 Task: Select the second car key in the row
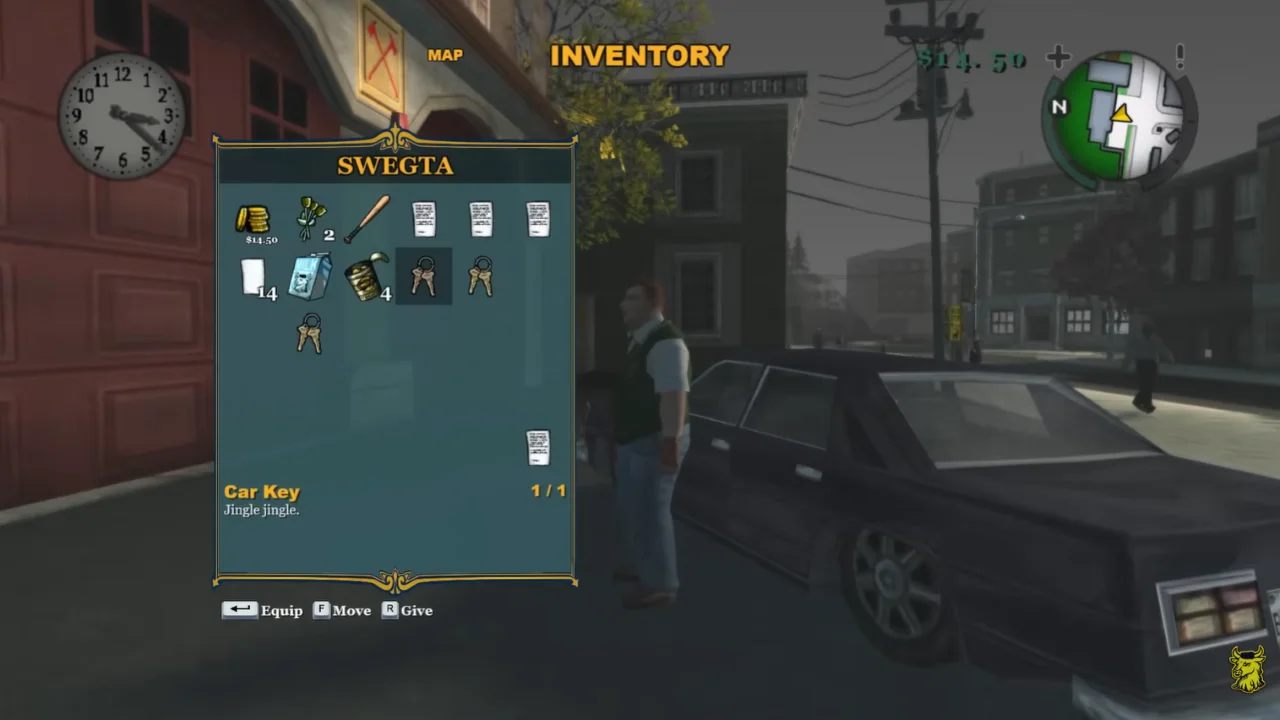pos(480,277)
